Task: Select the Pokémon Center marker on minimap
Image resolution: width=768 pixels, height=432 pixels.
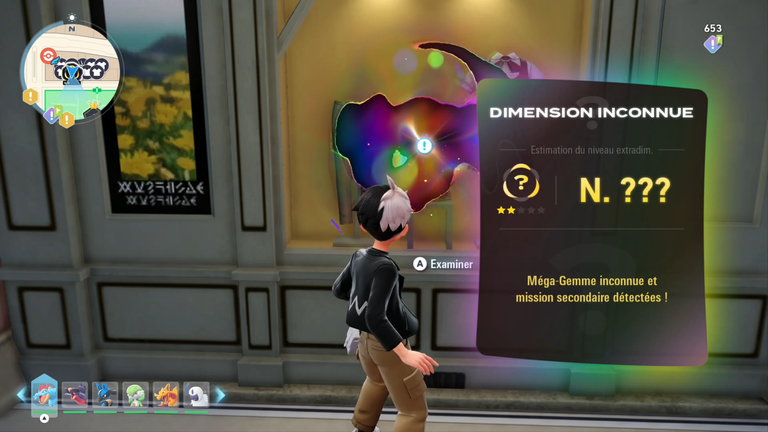Action: [x=46, y=56]
